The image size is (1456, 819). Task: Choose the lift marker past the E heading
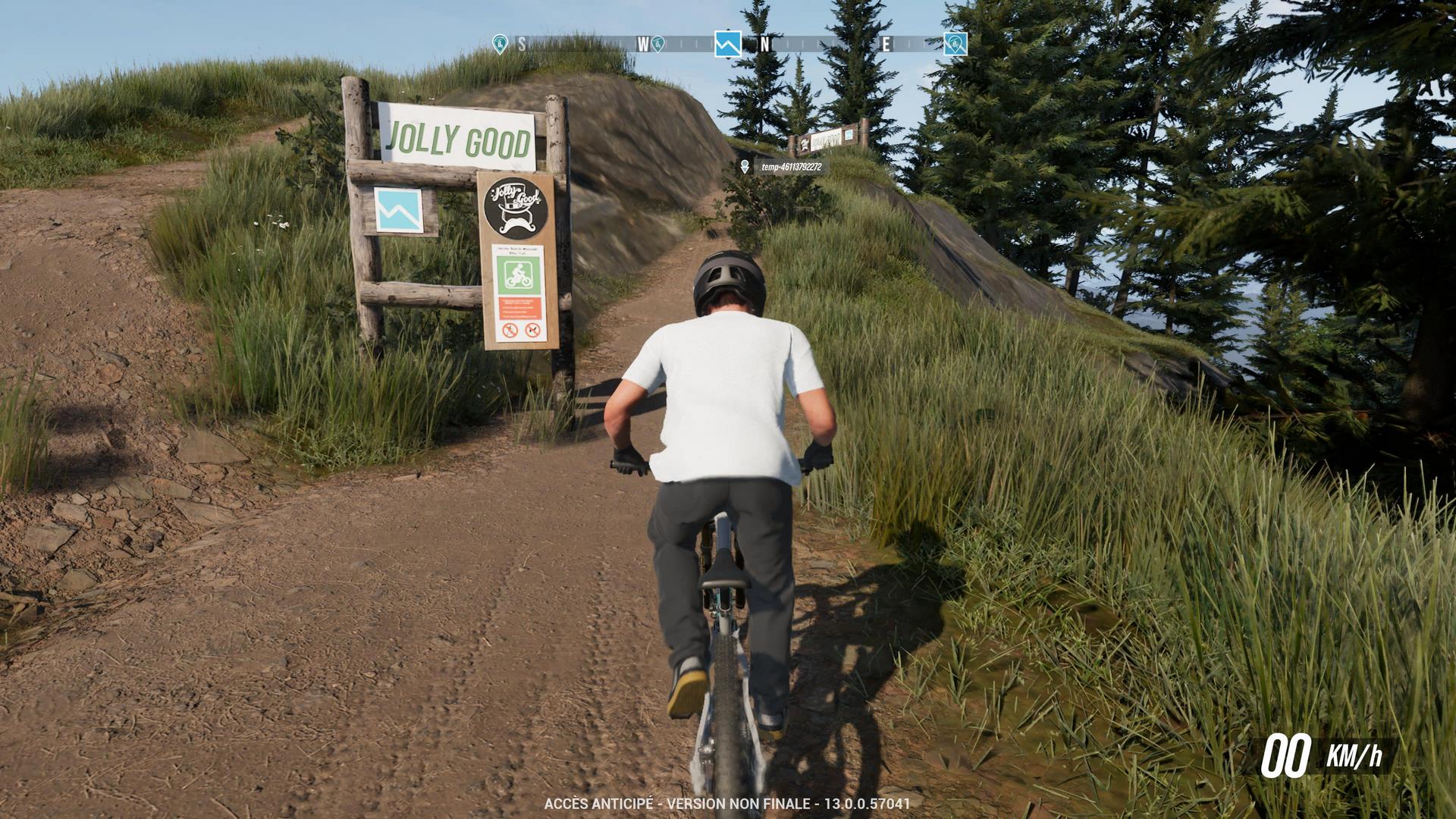click(x=955, y=44)
